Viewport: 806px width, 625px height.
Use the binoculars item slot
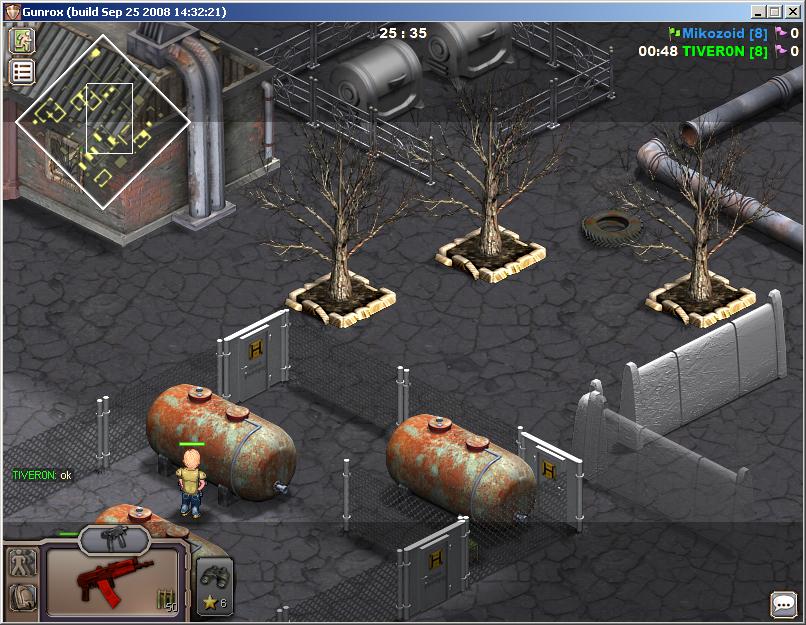point(215,577)
